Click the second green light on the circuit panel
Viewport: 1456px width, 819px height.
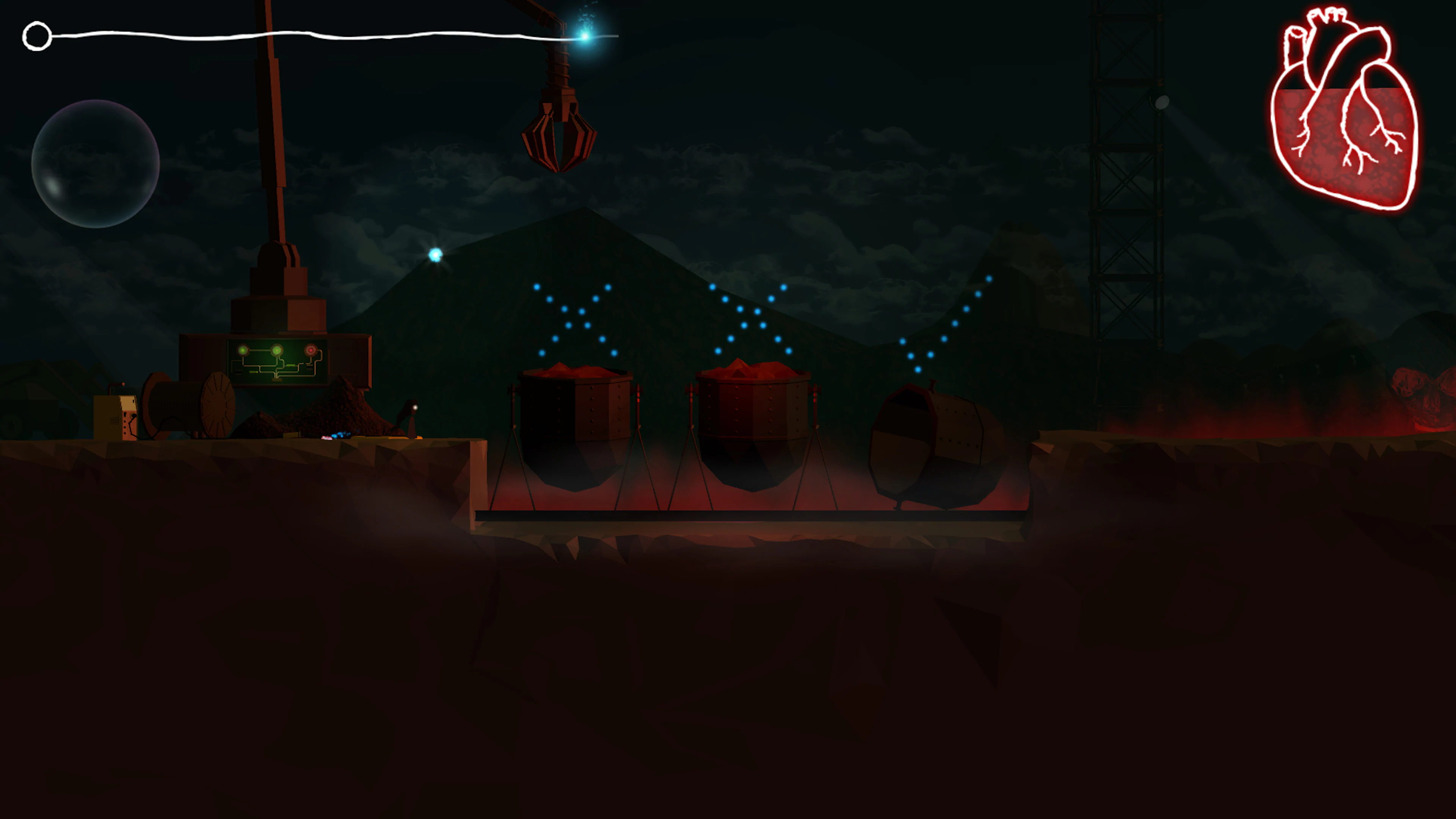276,350
